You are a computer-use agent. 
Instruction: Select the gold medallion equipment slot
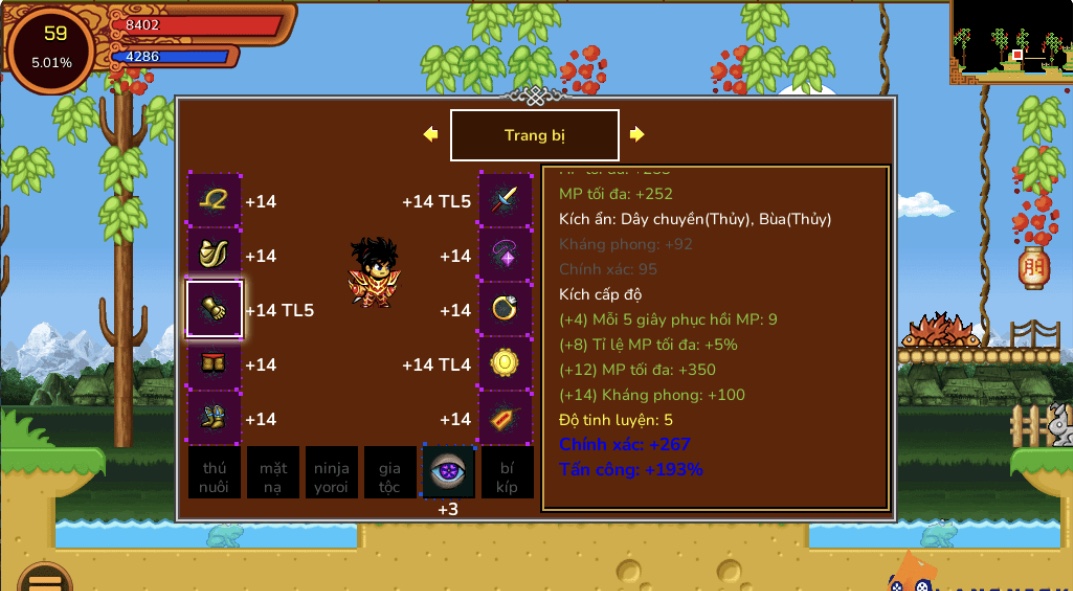pos(505,364)
